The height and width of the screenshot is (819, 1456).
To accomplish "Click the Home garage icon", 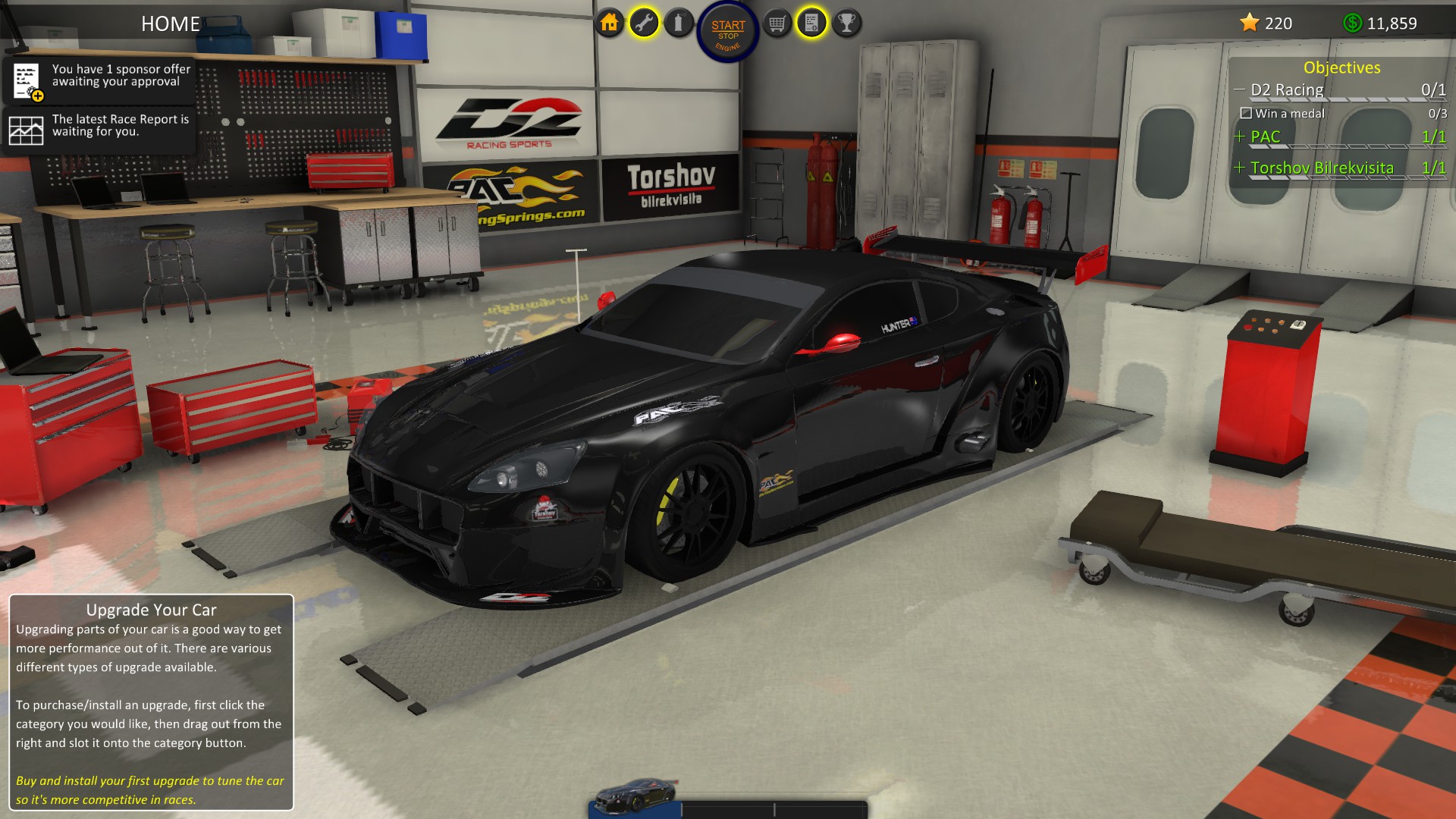I will coord(610,24).
